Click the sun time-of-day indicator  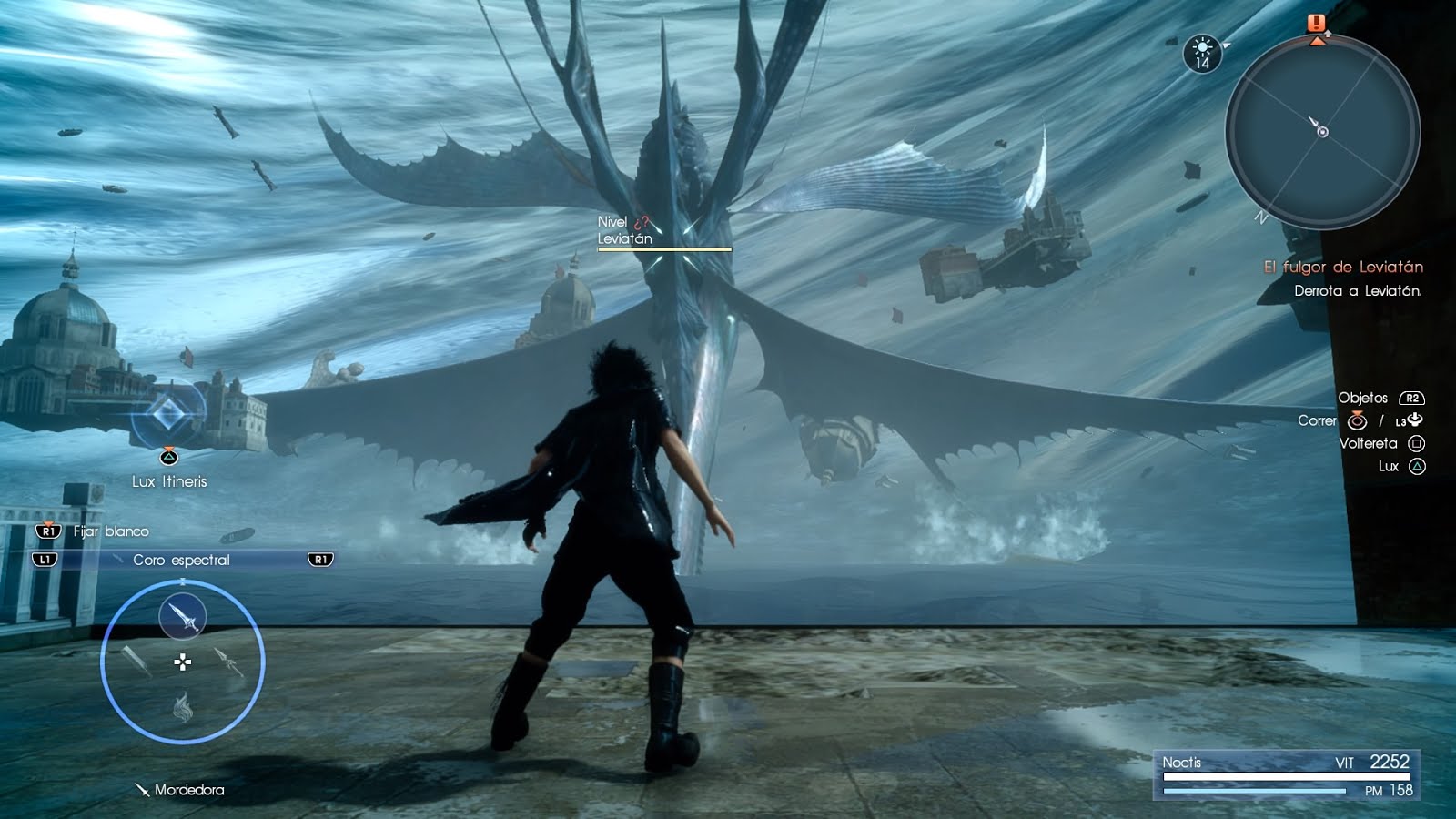coord(1202,53)
